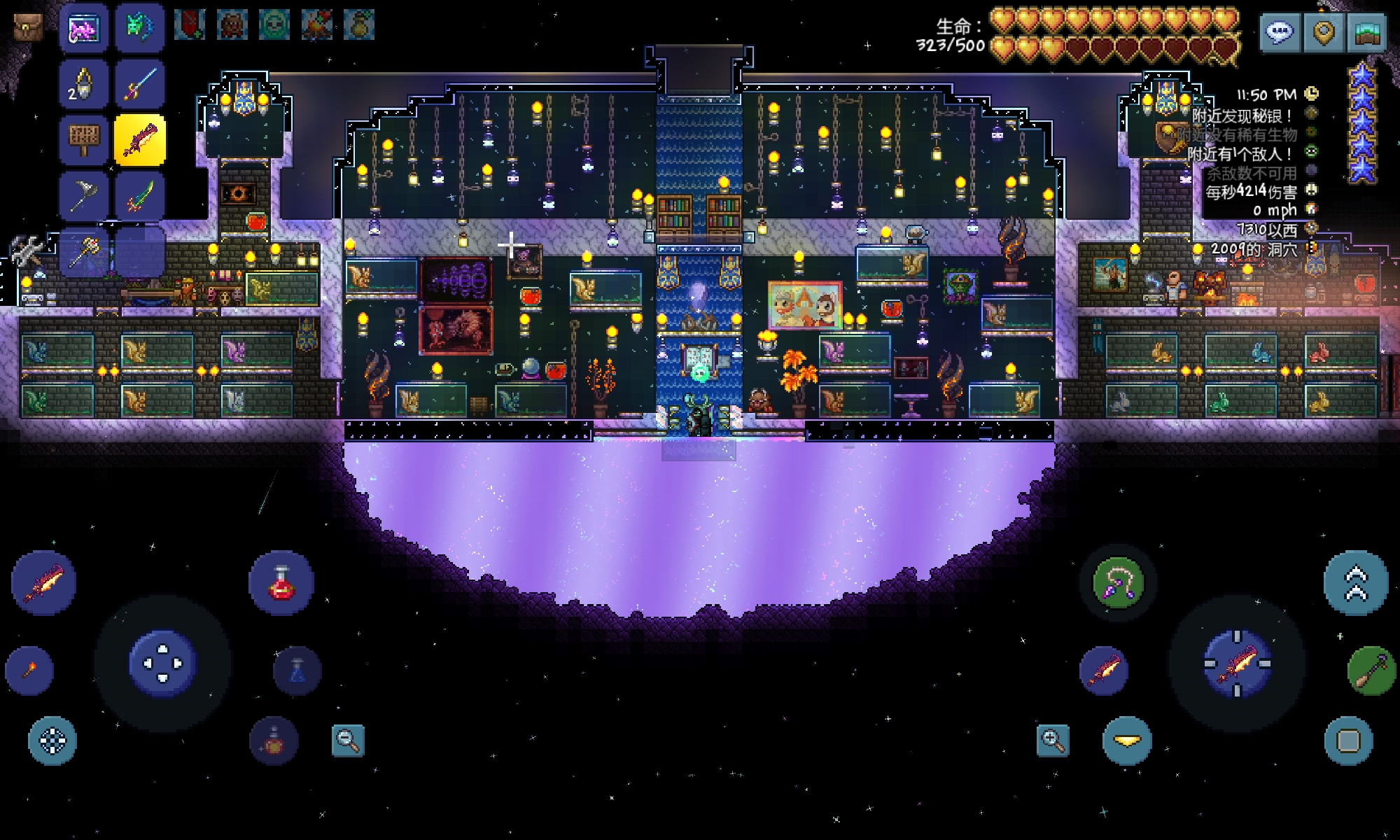The height and width of the screenshot is (840, 1400).
Task: Toggle the world minimap button
Action: tap(1366, 31)
